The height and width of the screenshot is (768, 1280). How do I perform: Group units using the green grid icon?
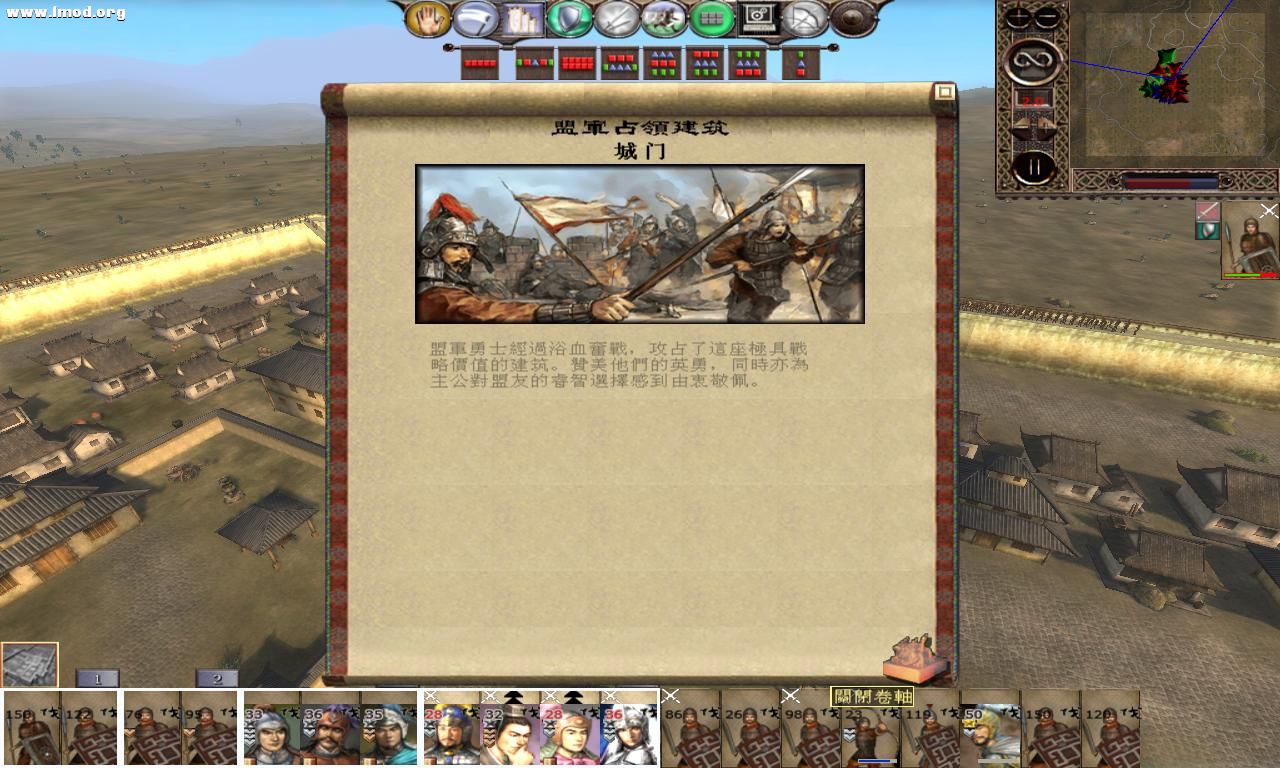pos(711,17)
